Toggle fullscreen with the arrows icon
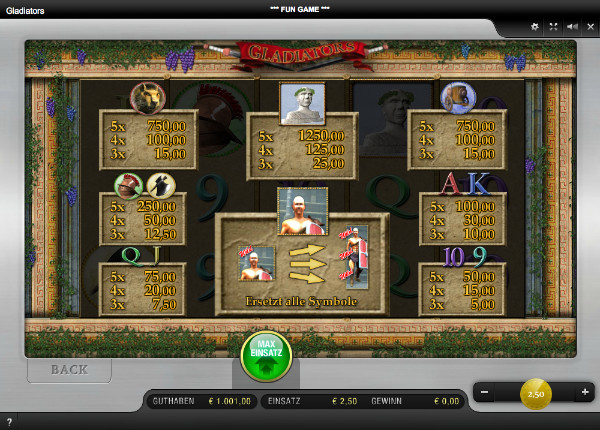Image resolution: width=600 pixels, height=430 pixels. click(552, 27)
